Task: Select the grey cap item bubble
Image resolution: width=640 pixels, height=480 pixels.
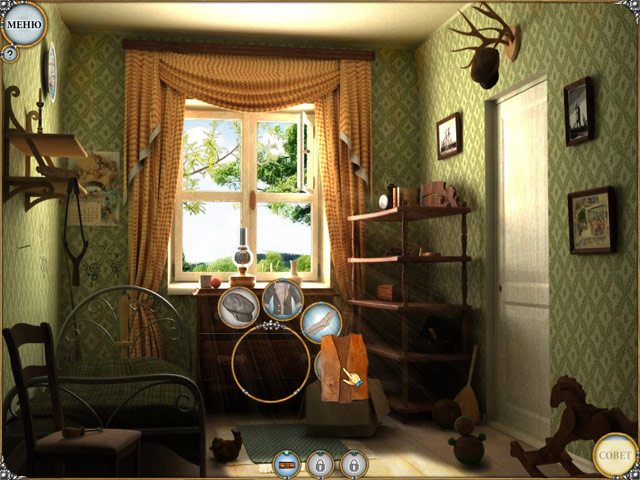Action: [x=239, y=304]
